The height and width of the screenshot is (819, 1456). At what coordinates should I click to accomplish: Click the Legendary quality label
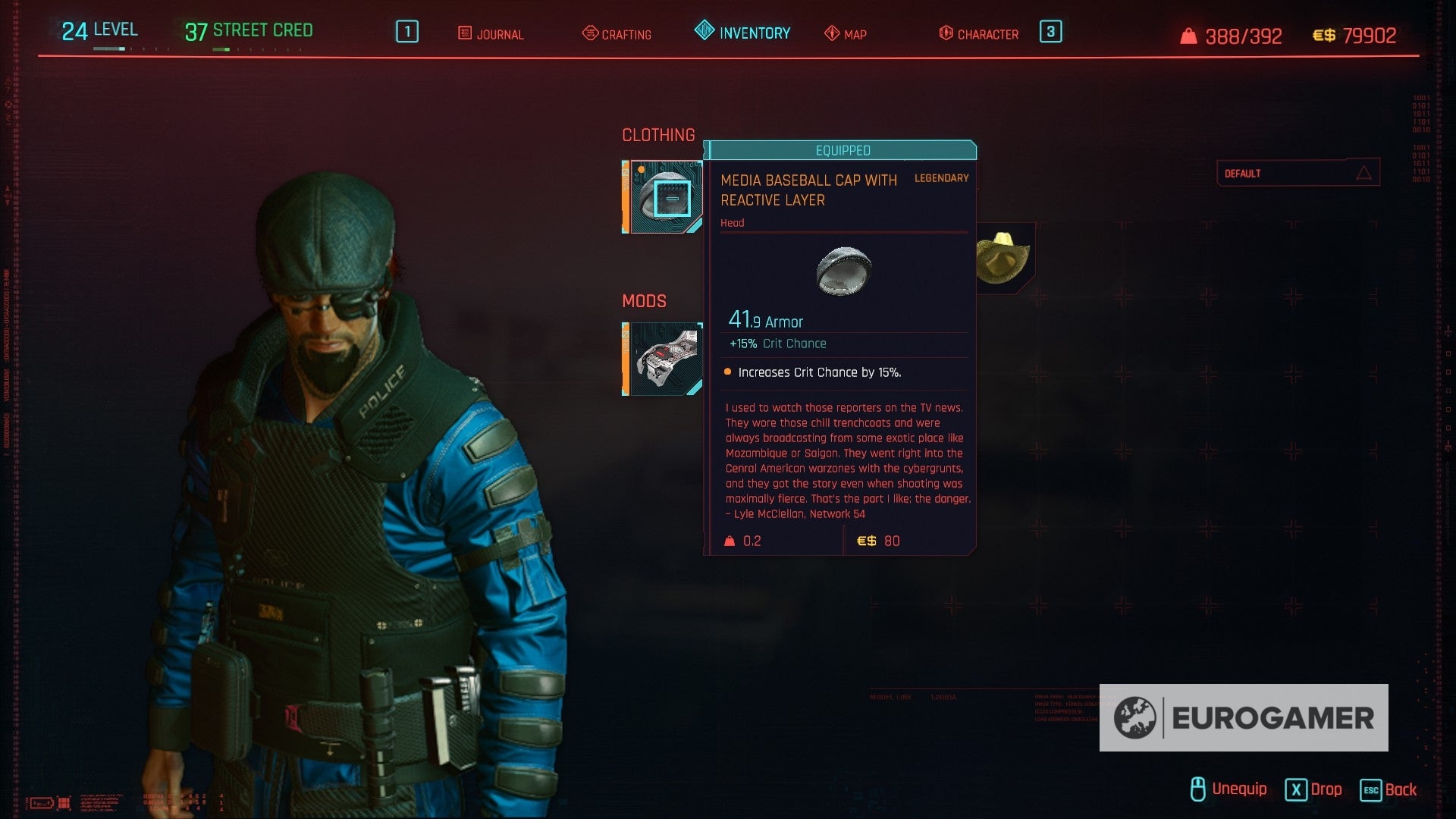pyautogui.click(x=940, y=177)
